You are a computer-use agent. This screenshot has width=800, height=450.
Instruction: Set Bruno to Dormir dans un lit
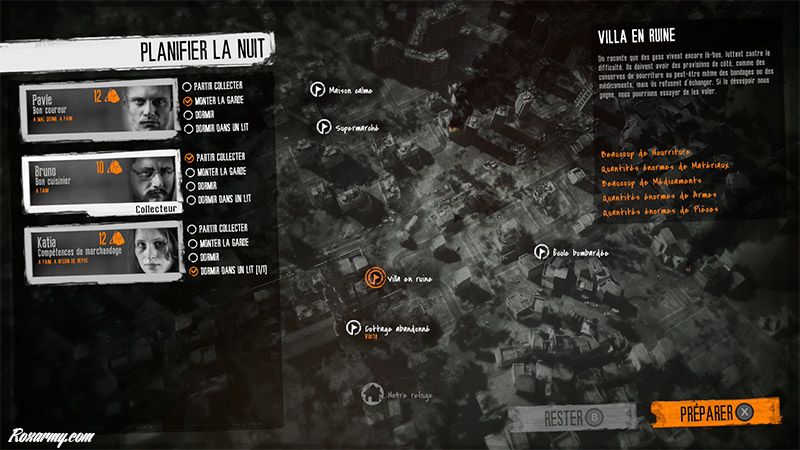(x=190, y=200)
